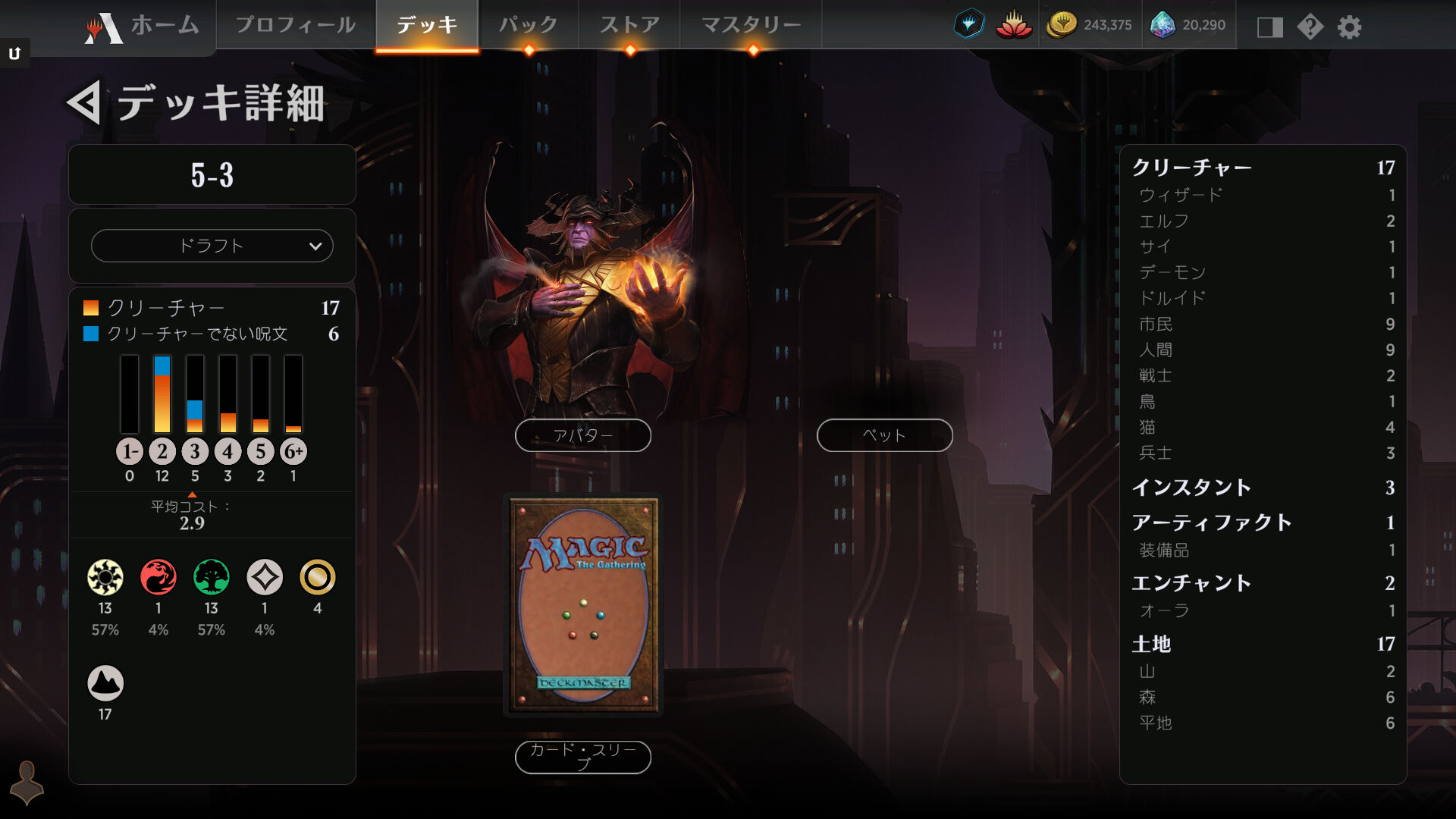Open the プロフィール tab
This screenshot has height=819, width=1456.
coord(296,25)
